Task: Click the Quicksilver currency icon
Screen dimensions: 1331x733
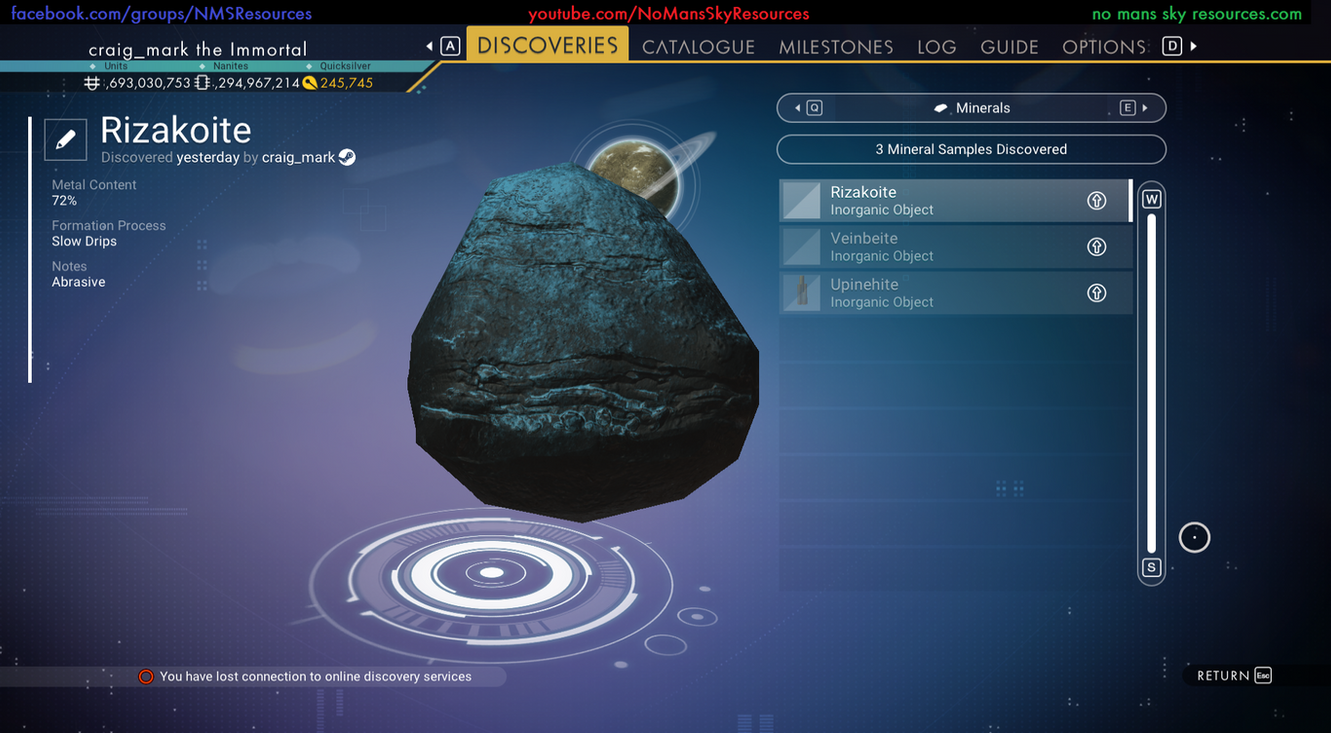Action: pyautogui.click(x=308, y=82)
